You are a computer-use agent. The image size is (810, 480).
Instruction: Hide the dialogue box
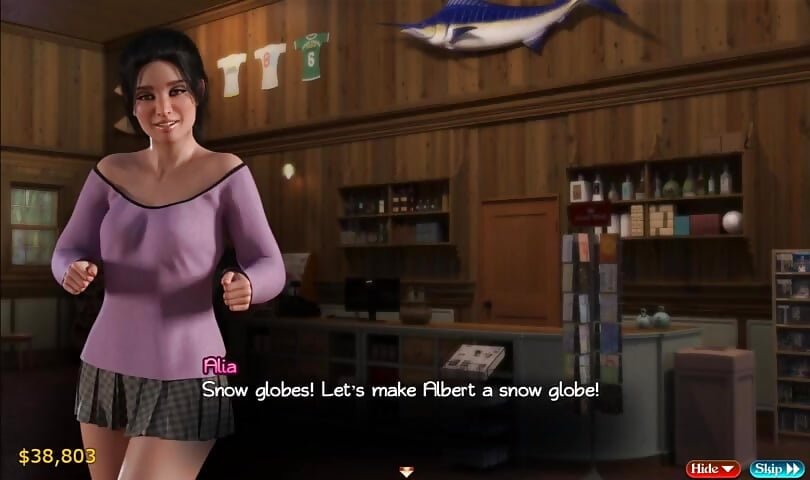[713, 467]
